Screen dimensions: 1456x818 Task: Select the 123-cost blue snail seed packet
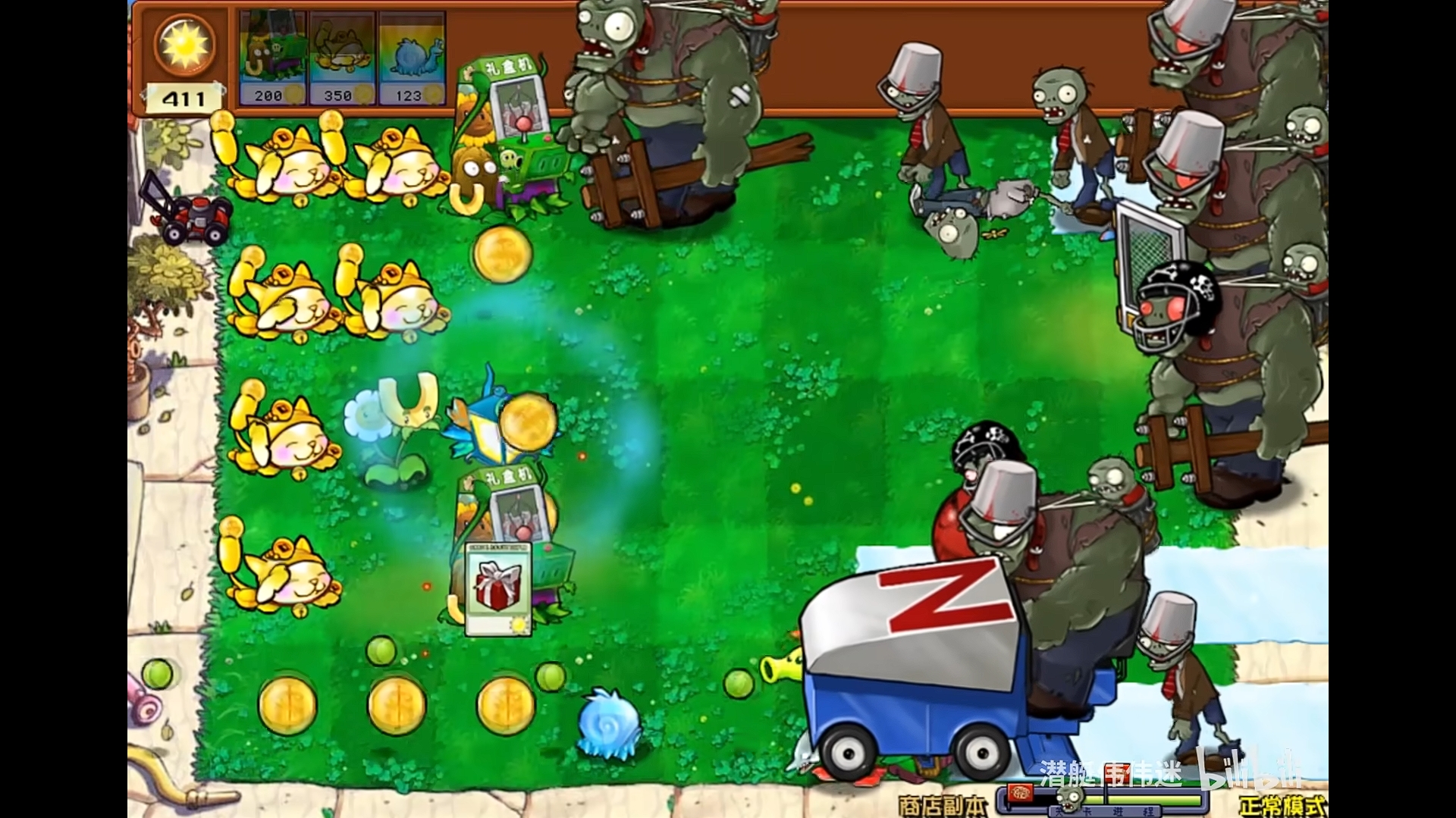pyautogui.click(x=406, y=53)
